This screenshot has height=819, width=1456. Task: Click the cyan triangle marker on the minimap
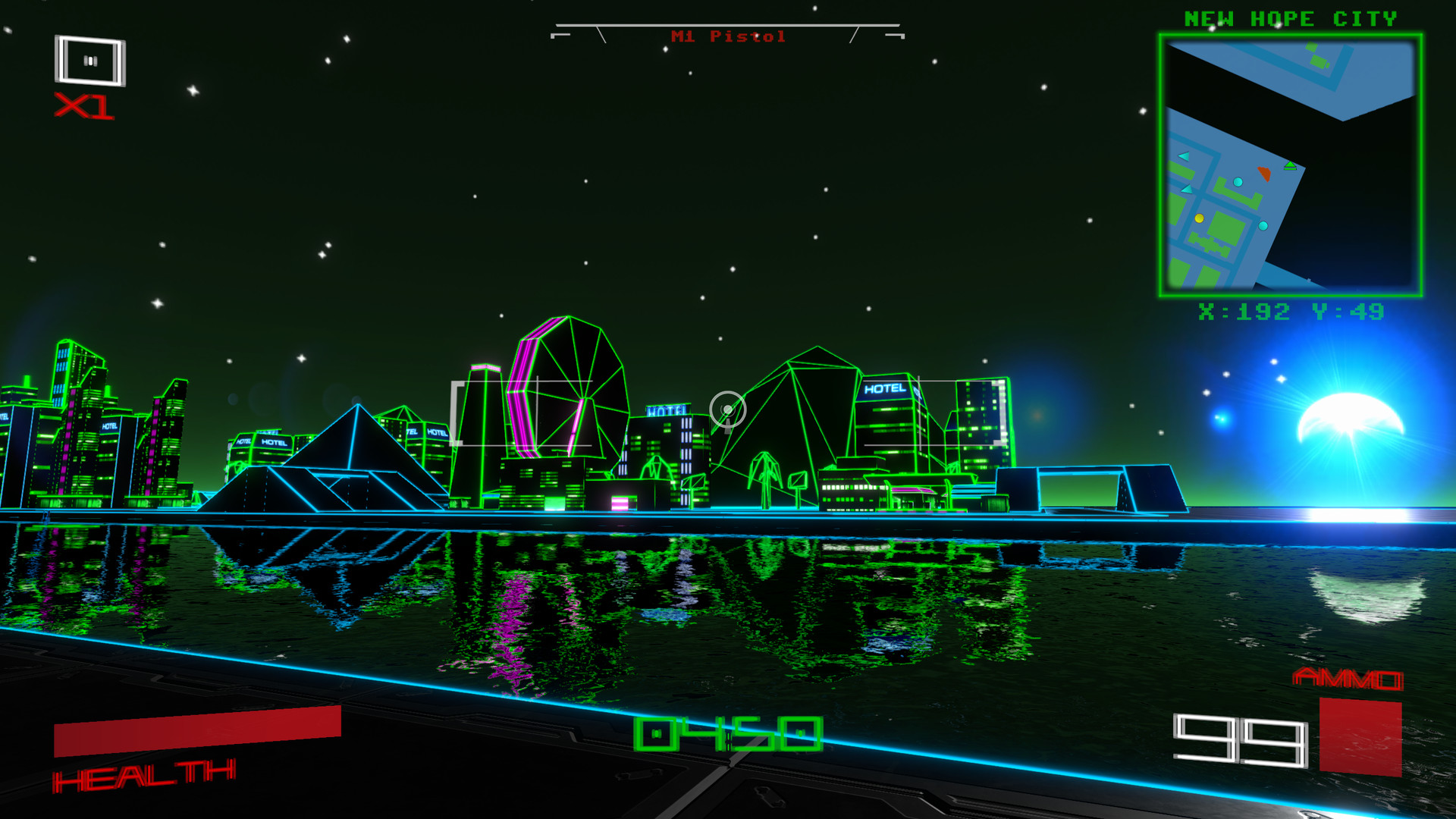(x=1185, y=155)
